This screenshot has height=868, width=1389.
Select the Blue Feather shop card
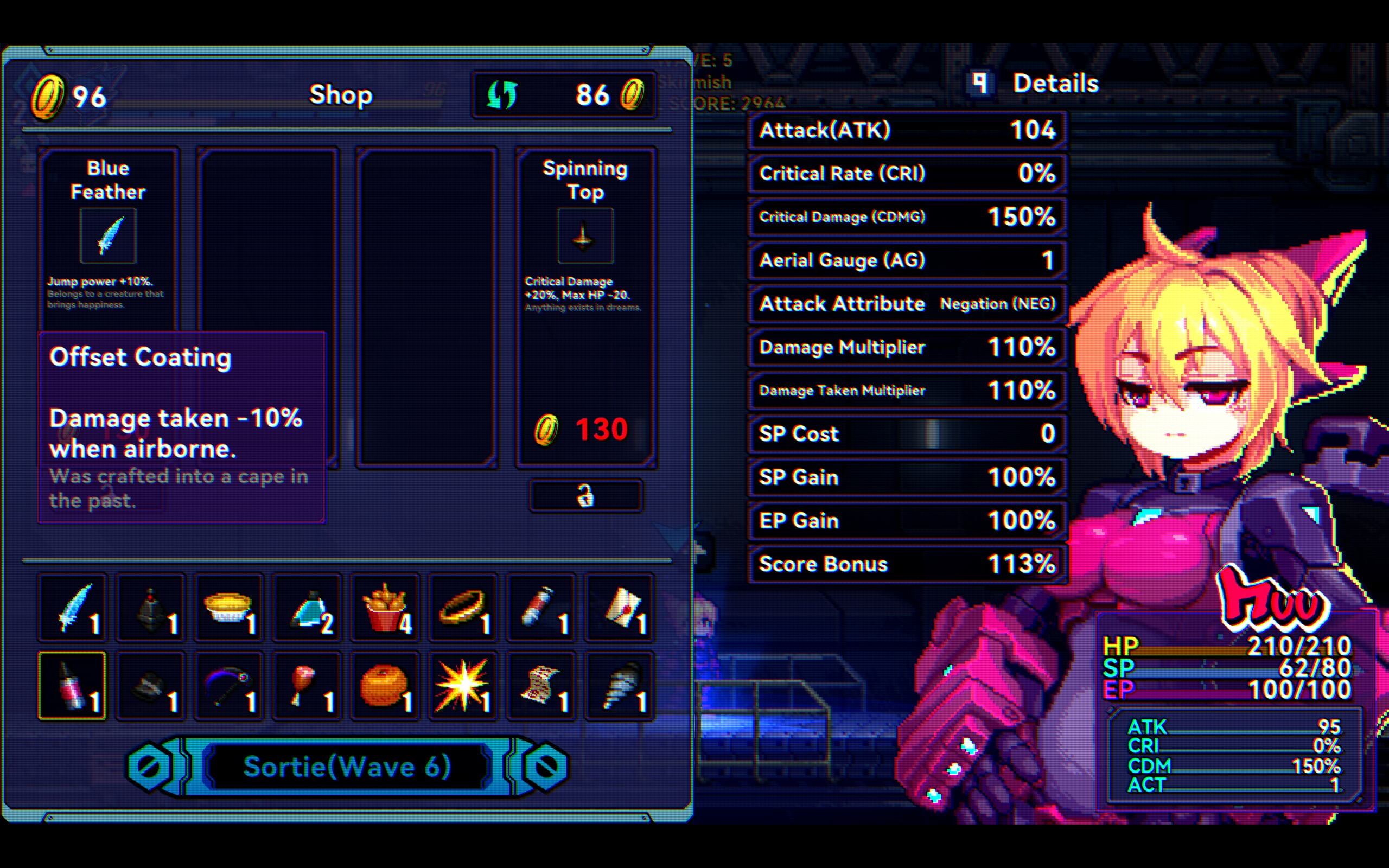click(108, 235)
